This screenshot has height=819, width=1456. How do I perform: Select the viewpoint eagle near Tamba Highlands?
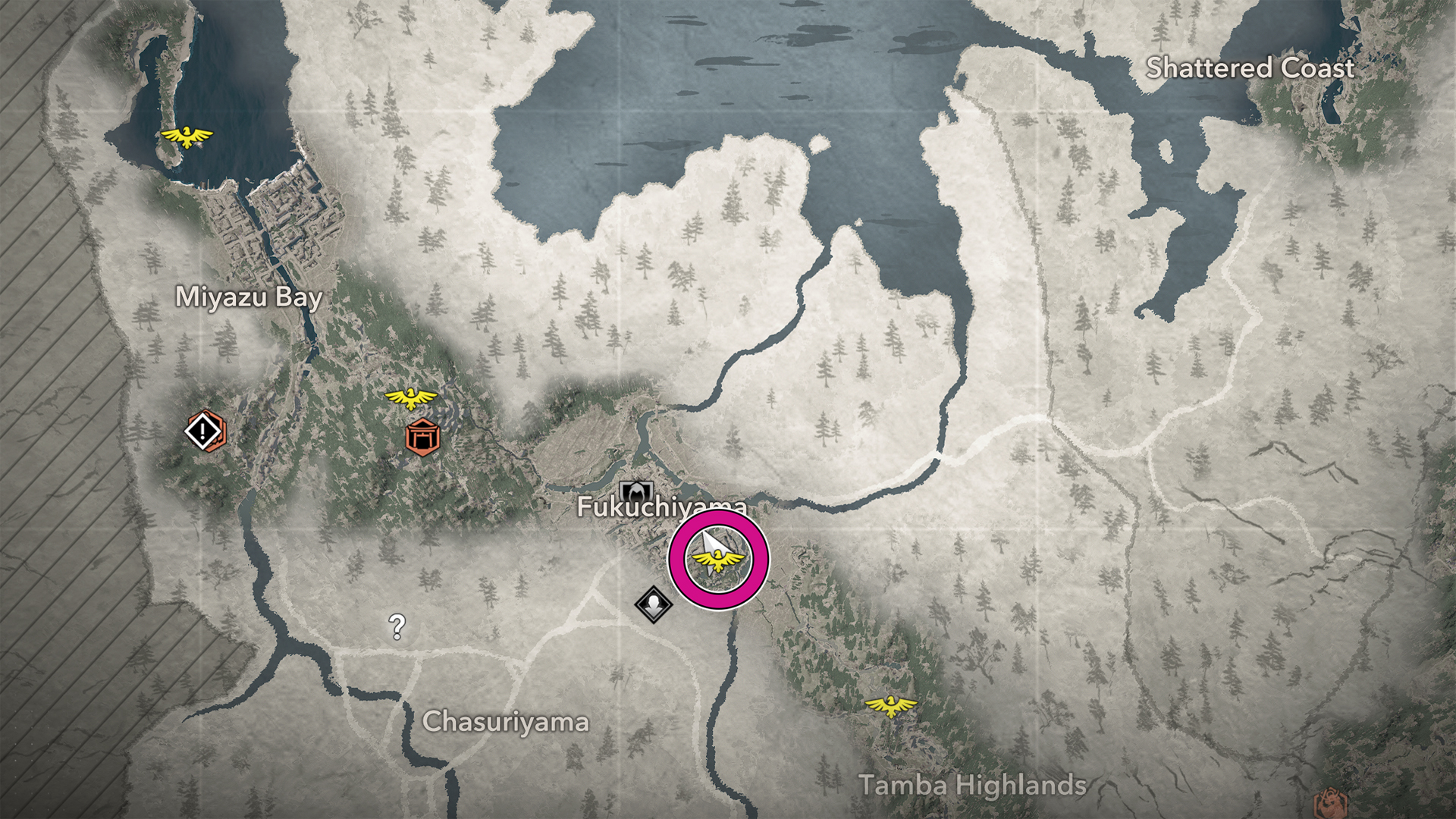pos(891,707)
